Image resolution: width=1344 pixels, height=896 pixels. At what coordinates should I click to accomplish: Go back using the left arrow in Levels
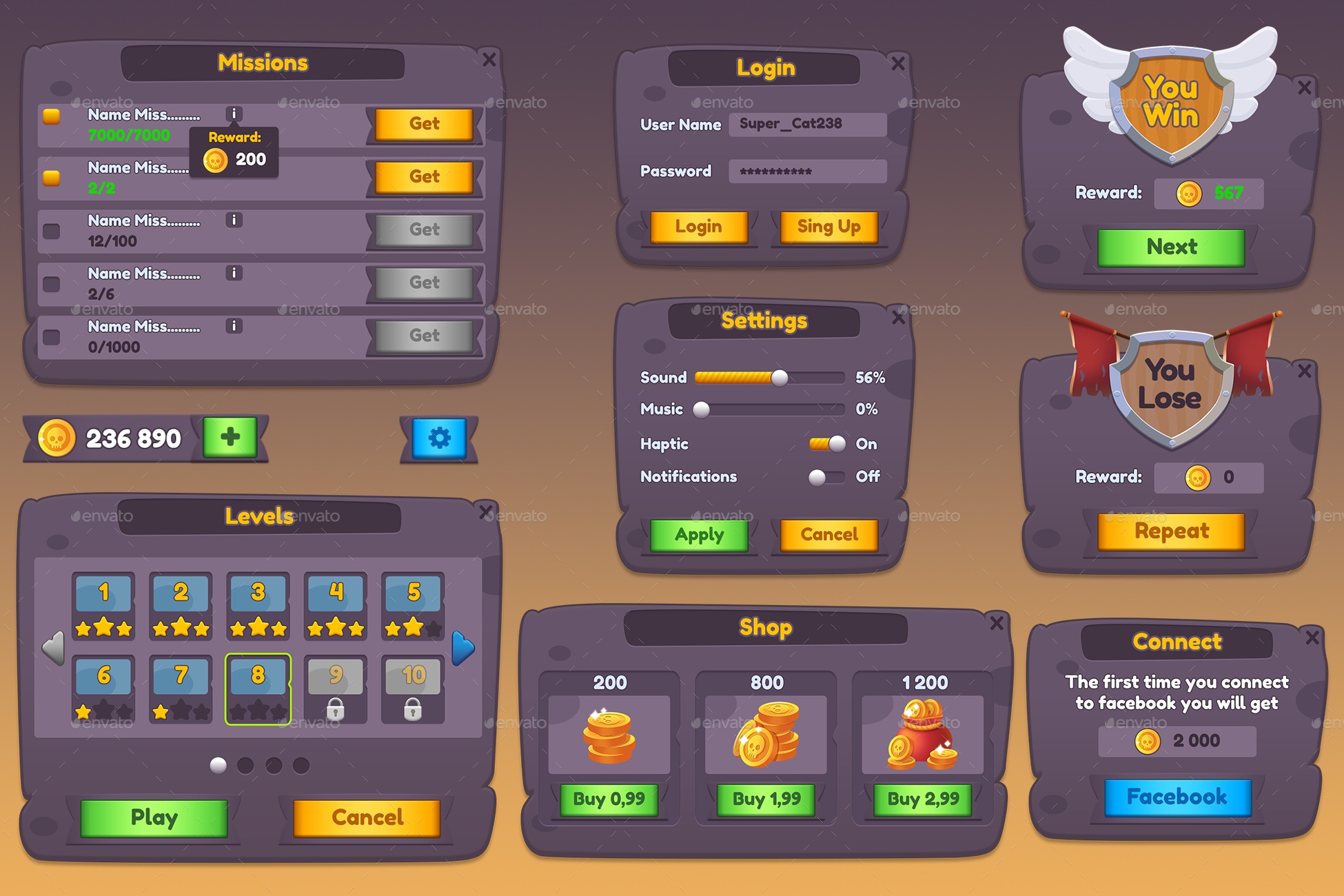pyautogui.click(x=53, y=646)
